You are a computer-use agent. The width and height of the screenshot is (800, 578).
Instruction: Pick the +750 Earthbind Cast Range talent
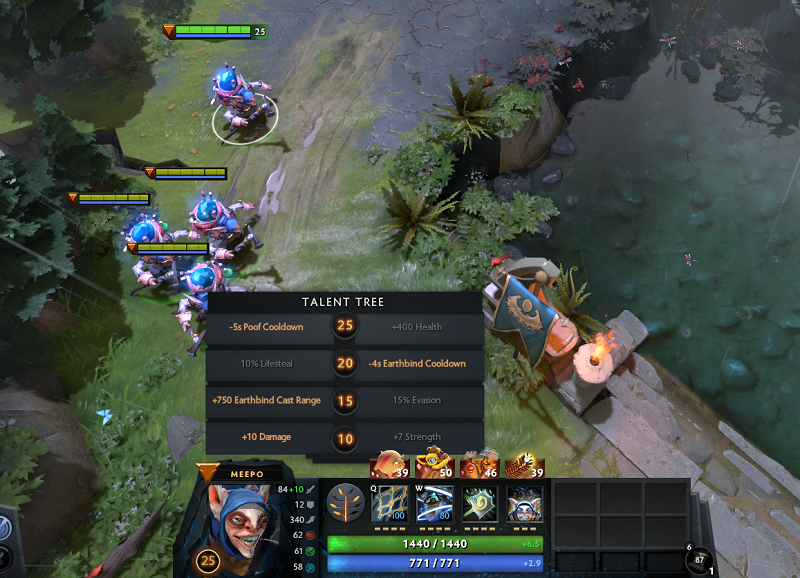coord(268,400)
